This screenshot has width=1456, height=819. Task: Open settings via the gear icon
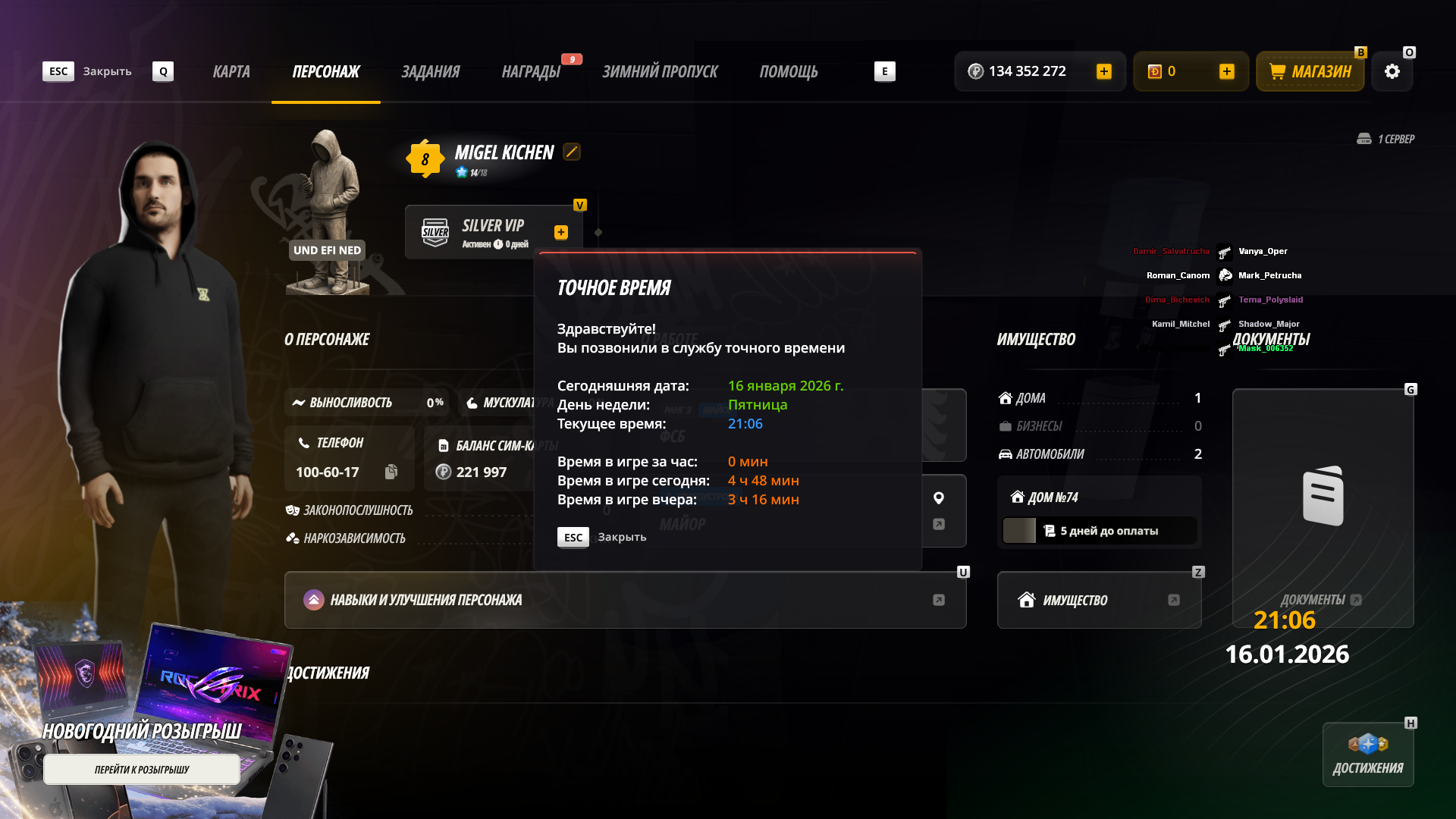click(1392, 71)
